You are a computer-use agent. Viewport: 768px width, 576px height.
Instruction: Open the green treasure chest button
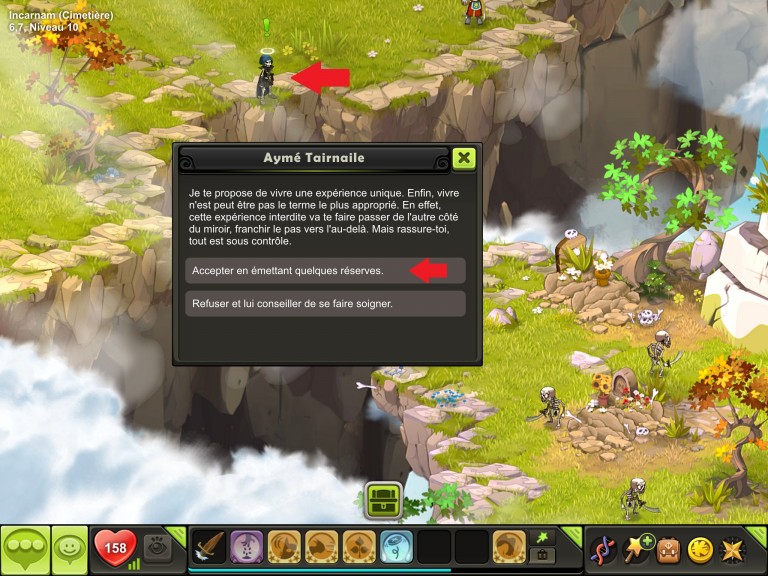pos(383,498)
